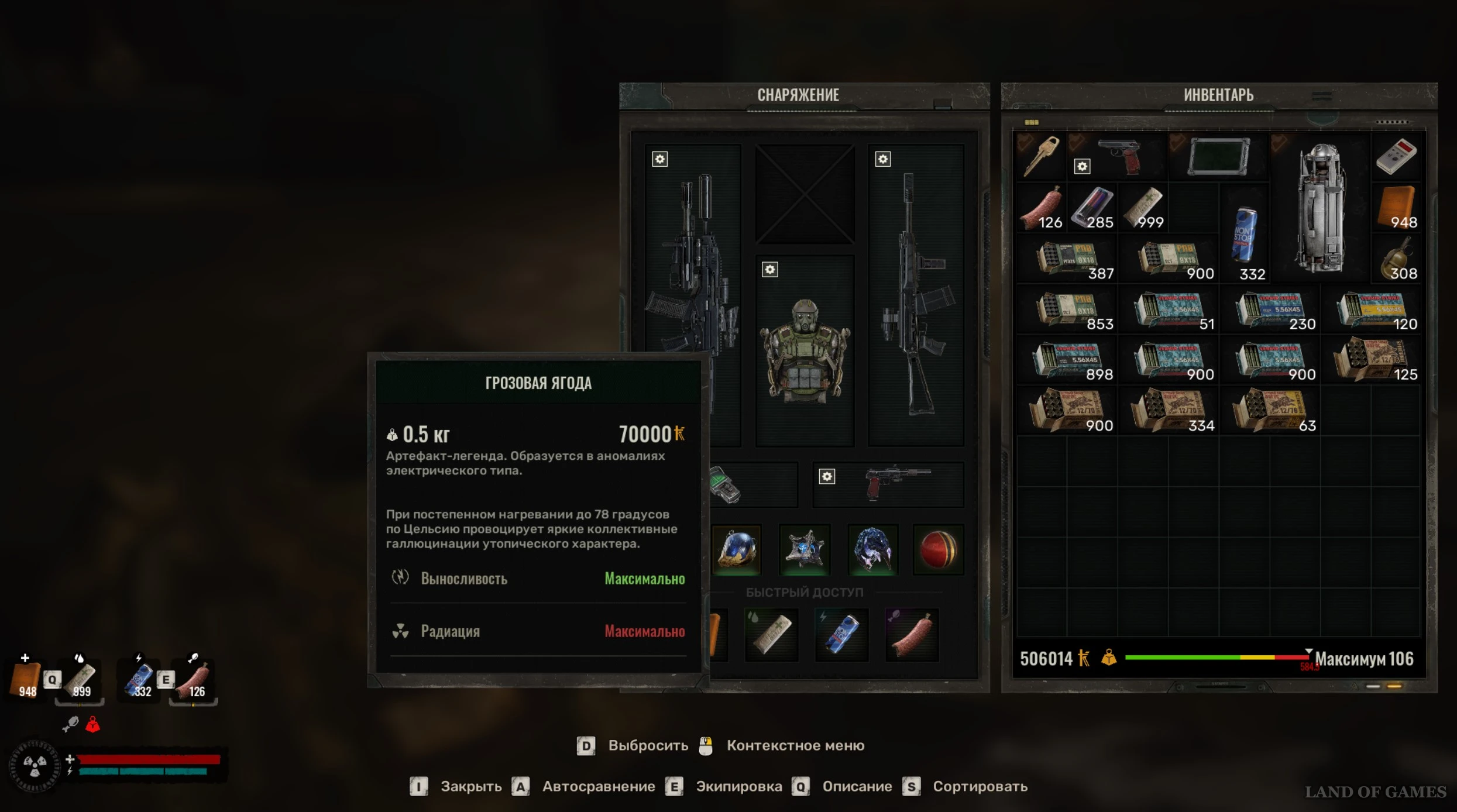Choose the exoskeleton armor in inventory
This screenshot has height=812, width=1457.
coord(1320,208)
